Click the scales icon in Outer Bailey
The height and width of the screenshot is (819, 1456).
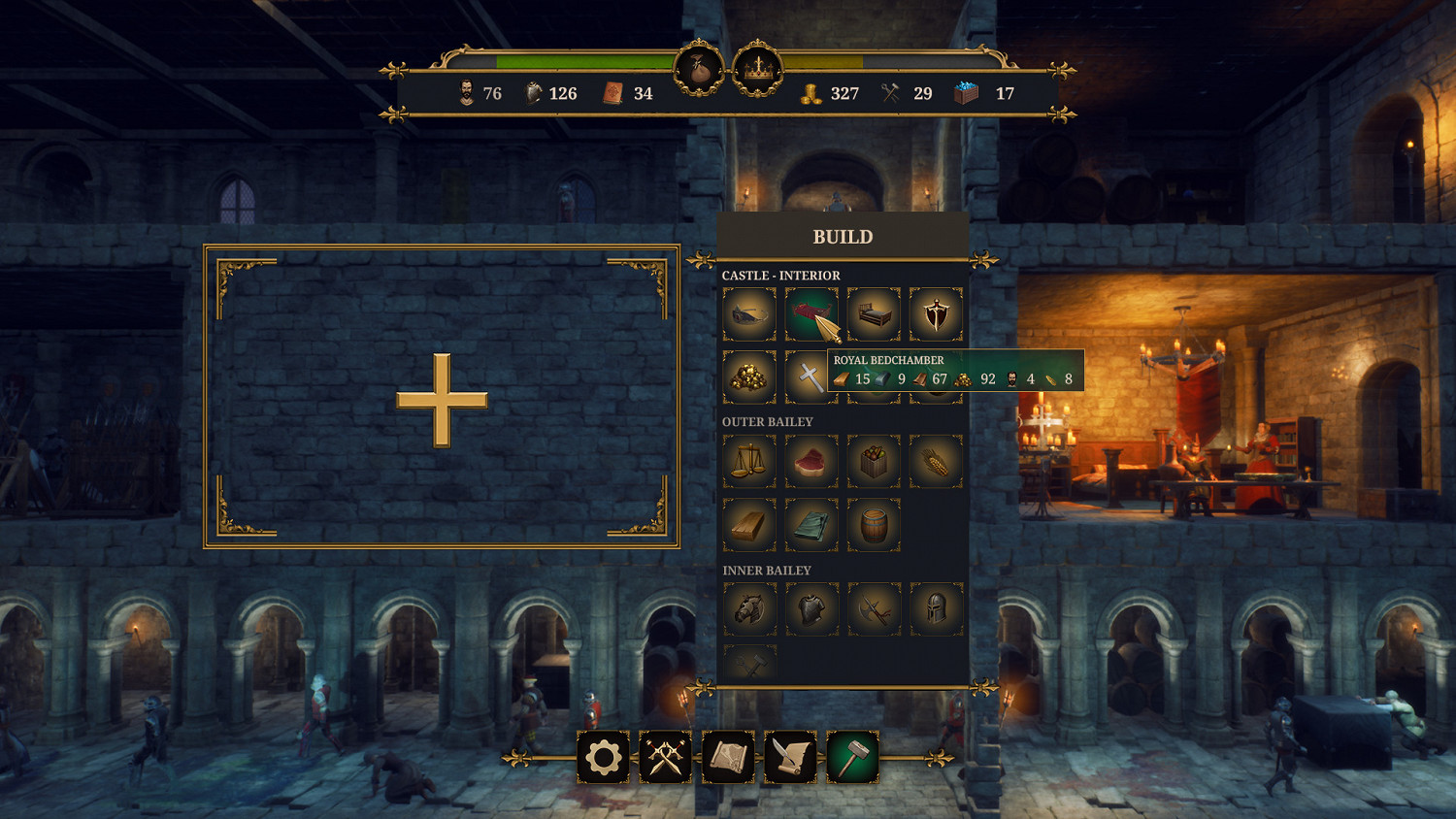pos(748,461)
